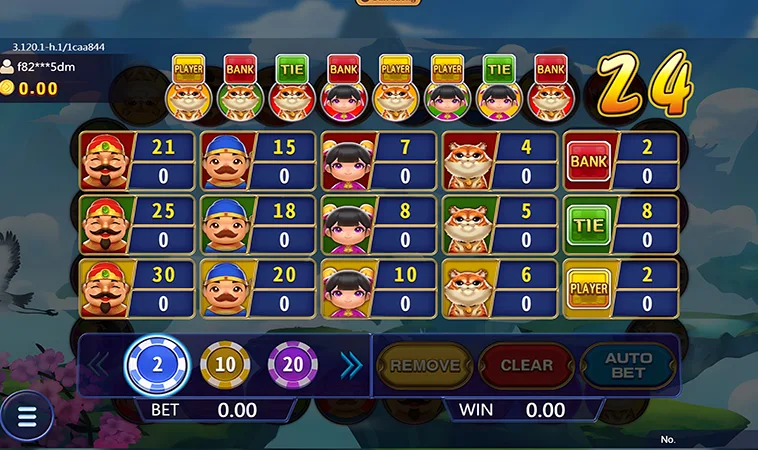758x450 pixels.
Task: Show higher chip values with right arrows
Action: [x=351, y=366]
